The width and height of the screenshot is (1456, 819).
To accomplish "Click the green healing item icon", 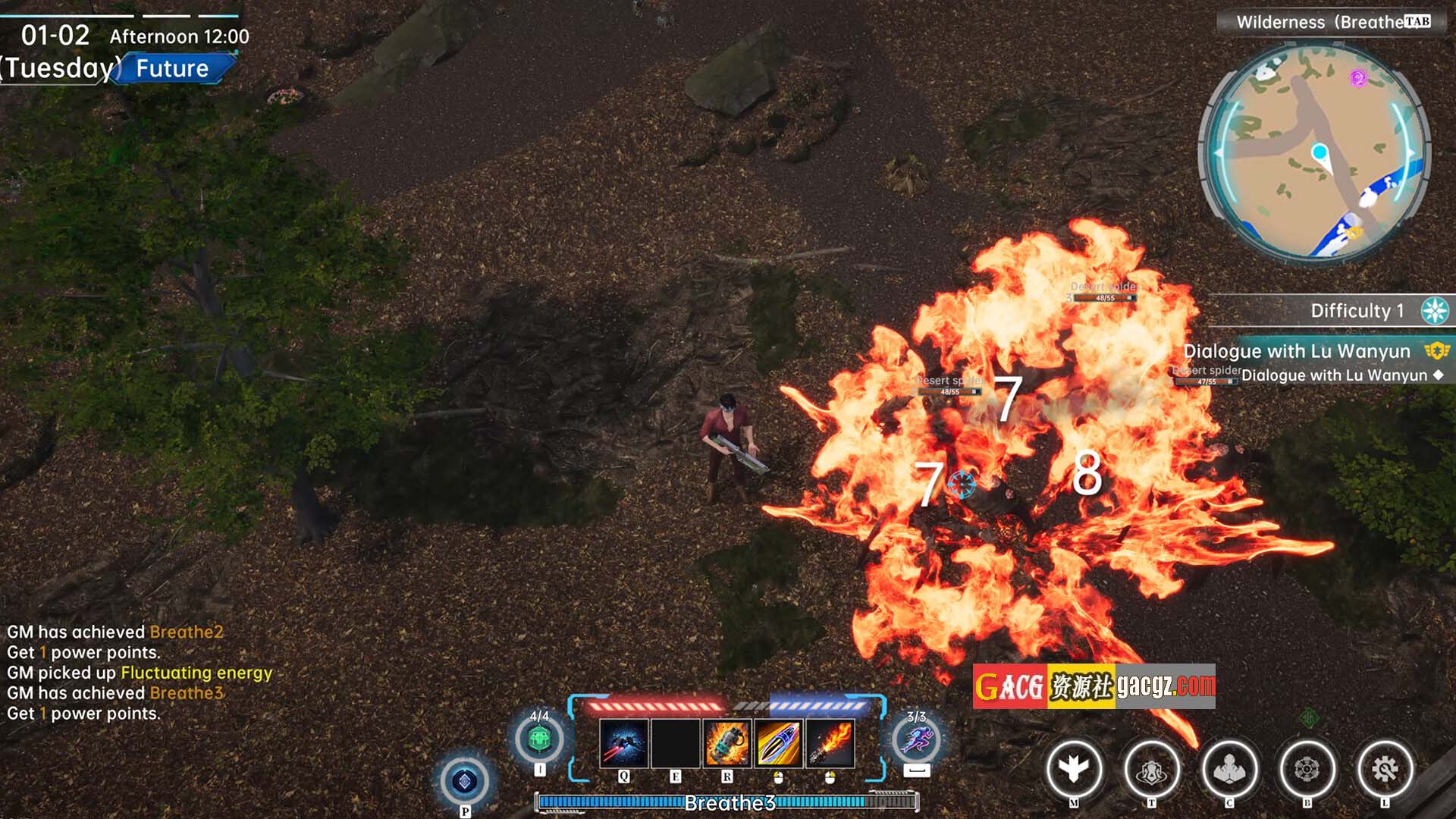I will tap(539, 738).
